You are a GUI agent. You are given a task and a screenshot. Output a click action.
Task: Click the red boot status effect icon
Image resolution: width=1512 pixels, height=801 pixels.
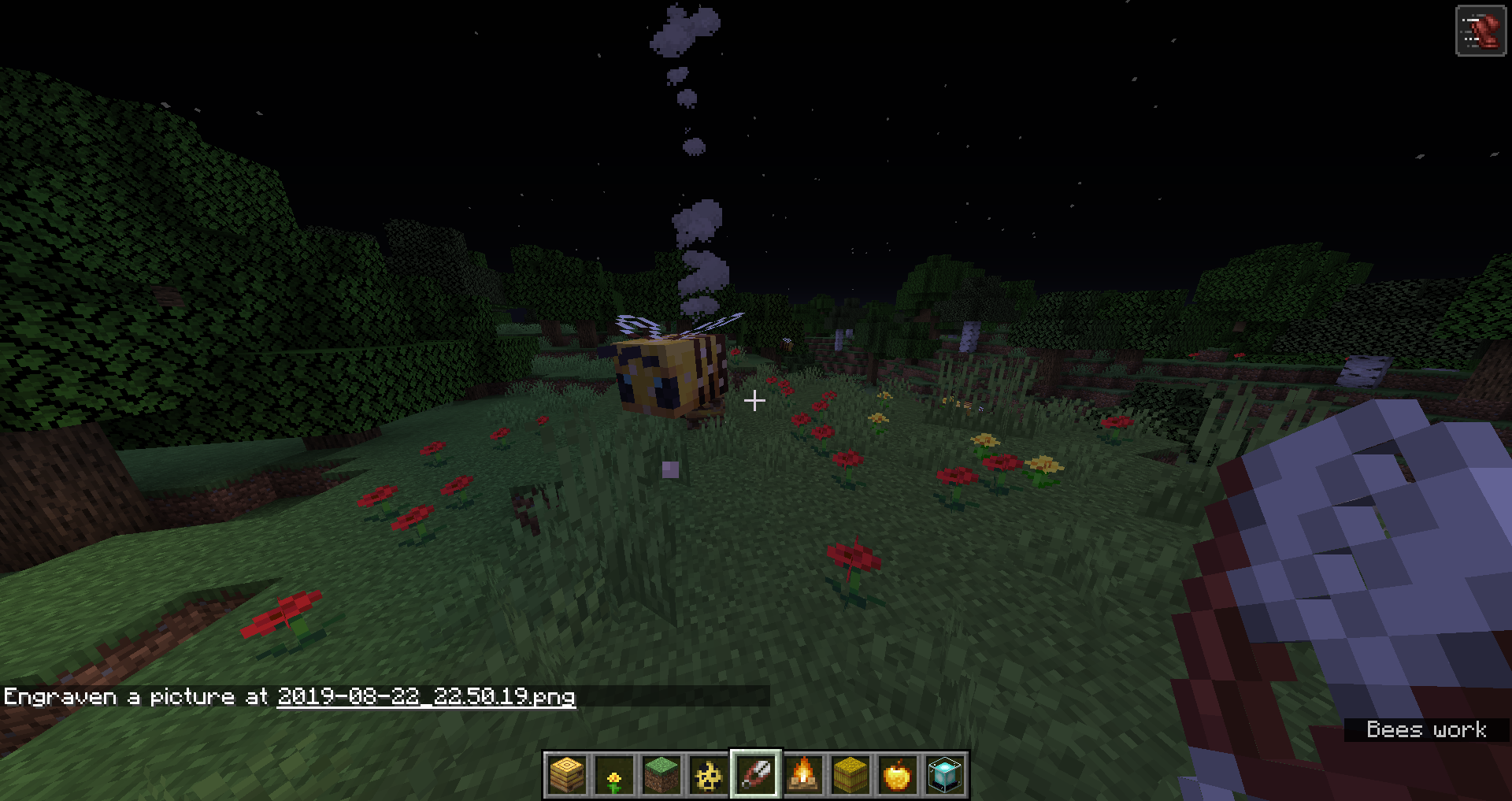[x=1480, y=32]
